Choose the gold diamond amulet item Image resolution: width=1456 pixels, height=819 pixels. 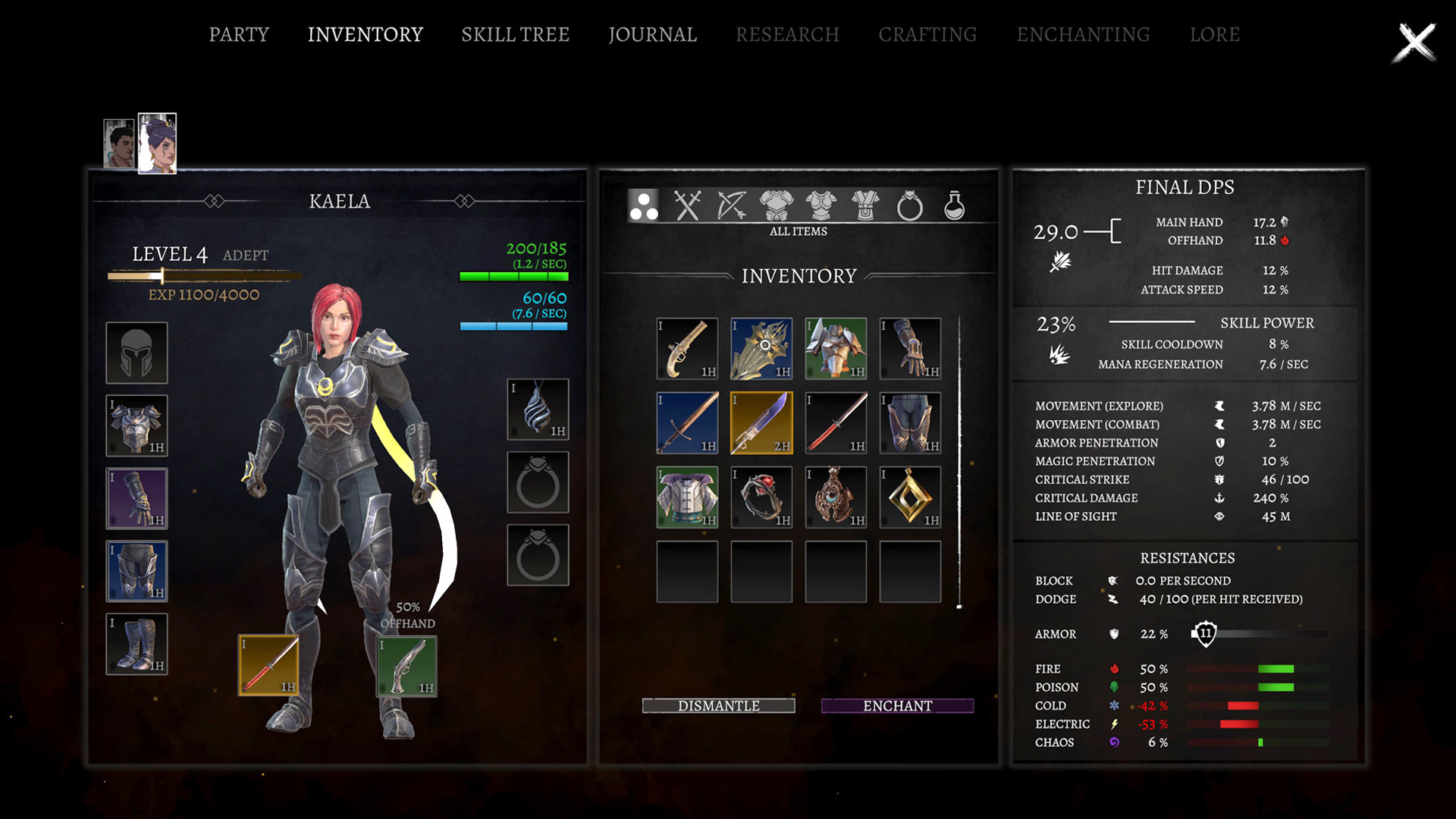point(910,497)
